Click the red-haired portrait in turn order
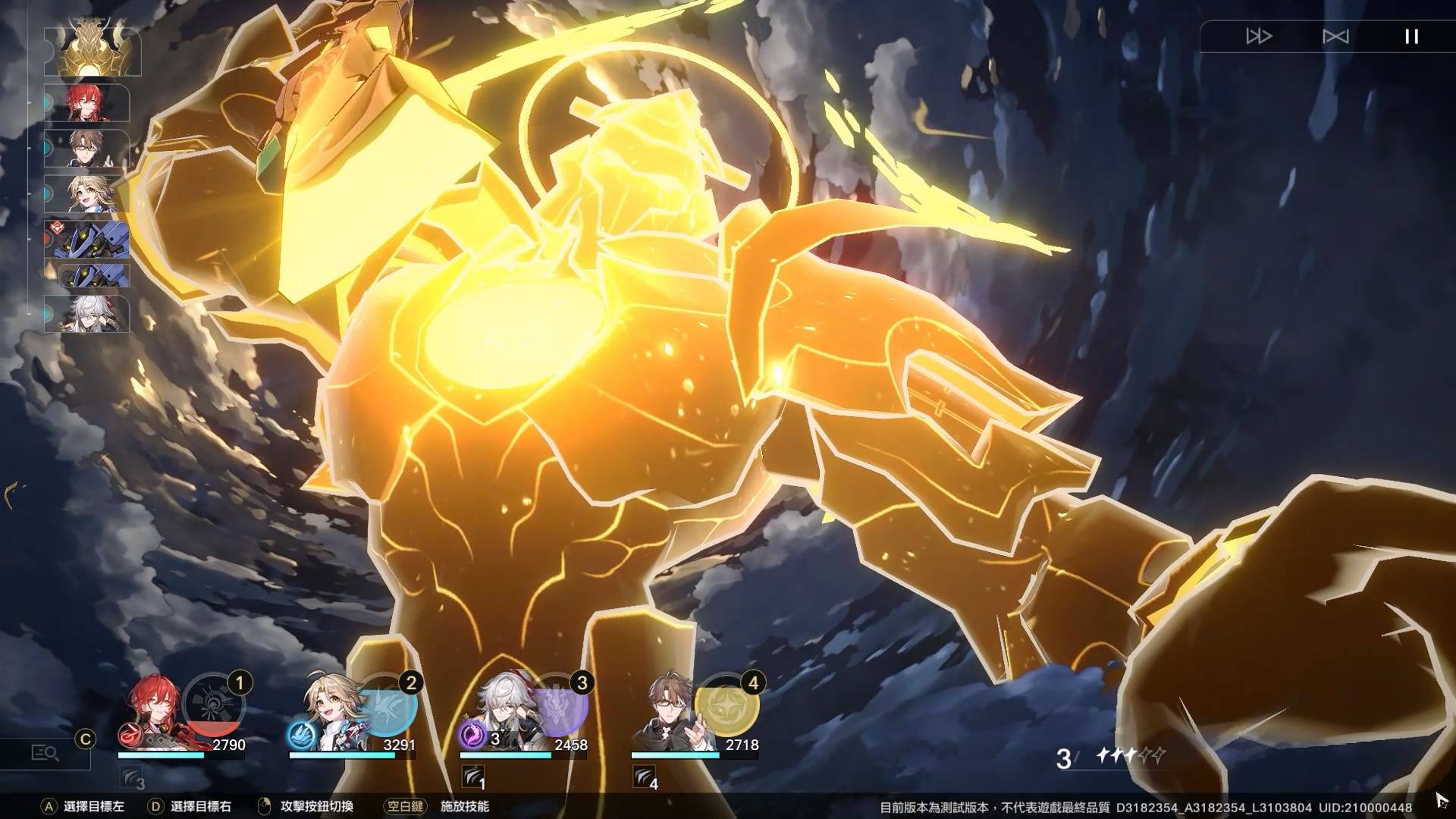The height and width of the screenshot is (819, 1456). pyautogui.click(x=89, y=103)
